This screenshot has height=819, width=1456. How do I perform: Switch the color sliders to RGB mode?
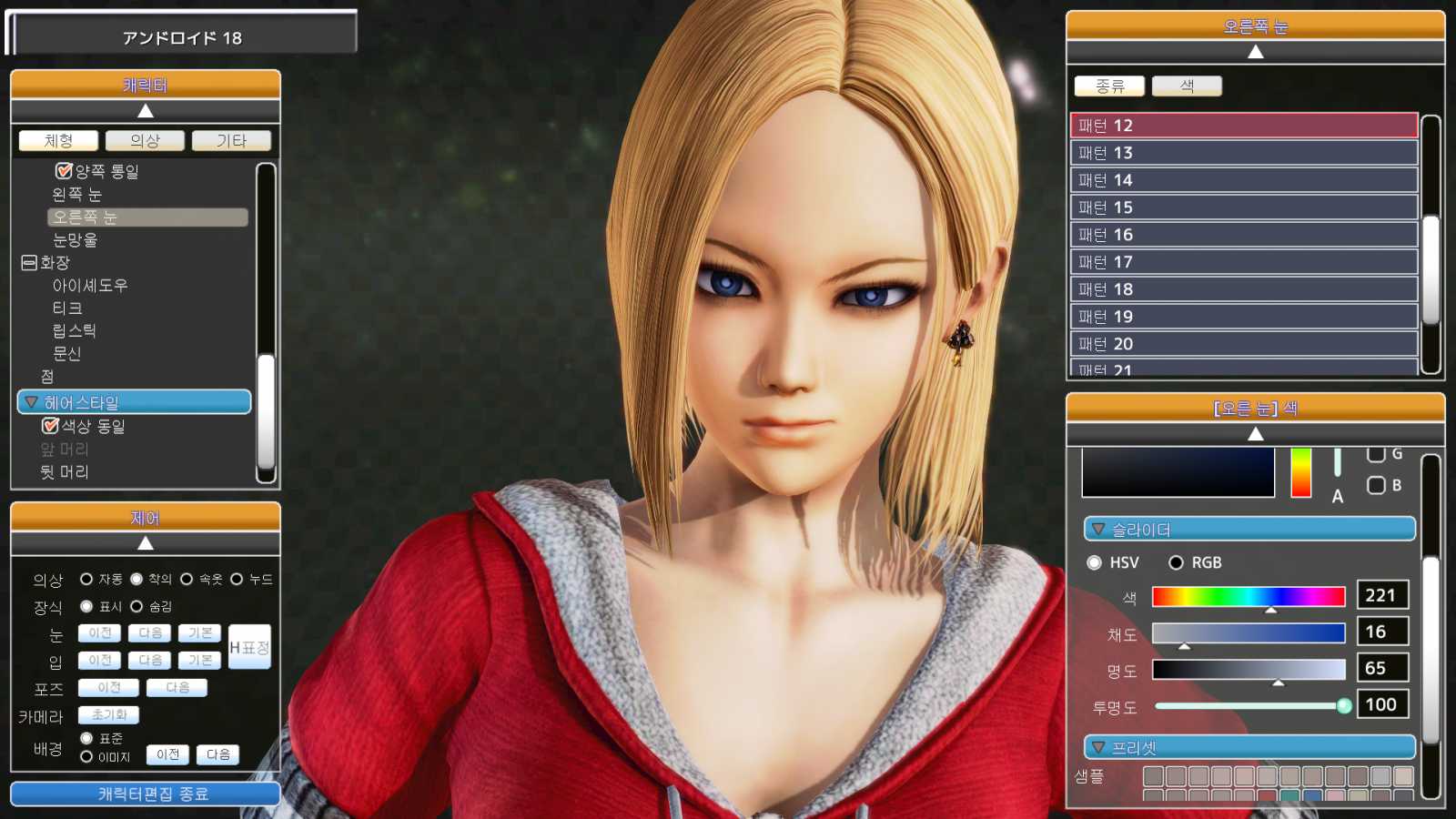click(1177, 562)
